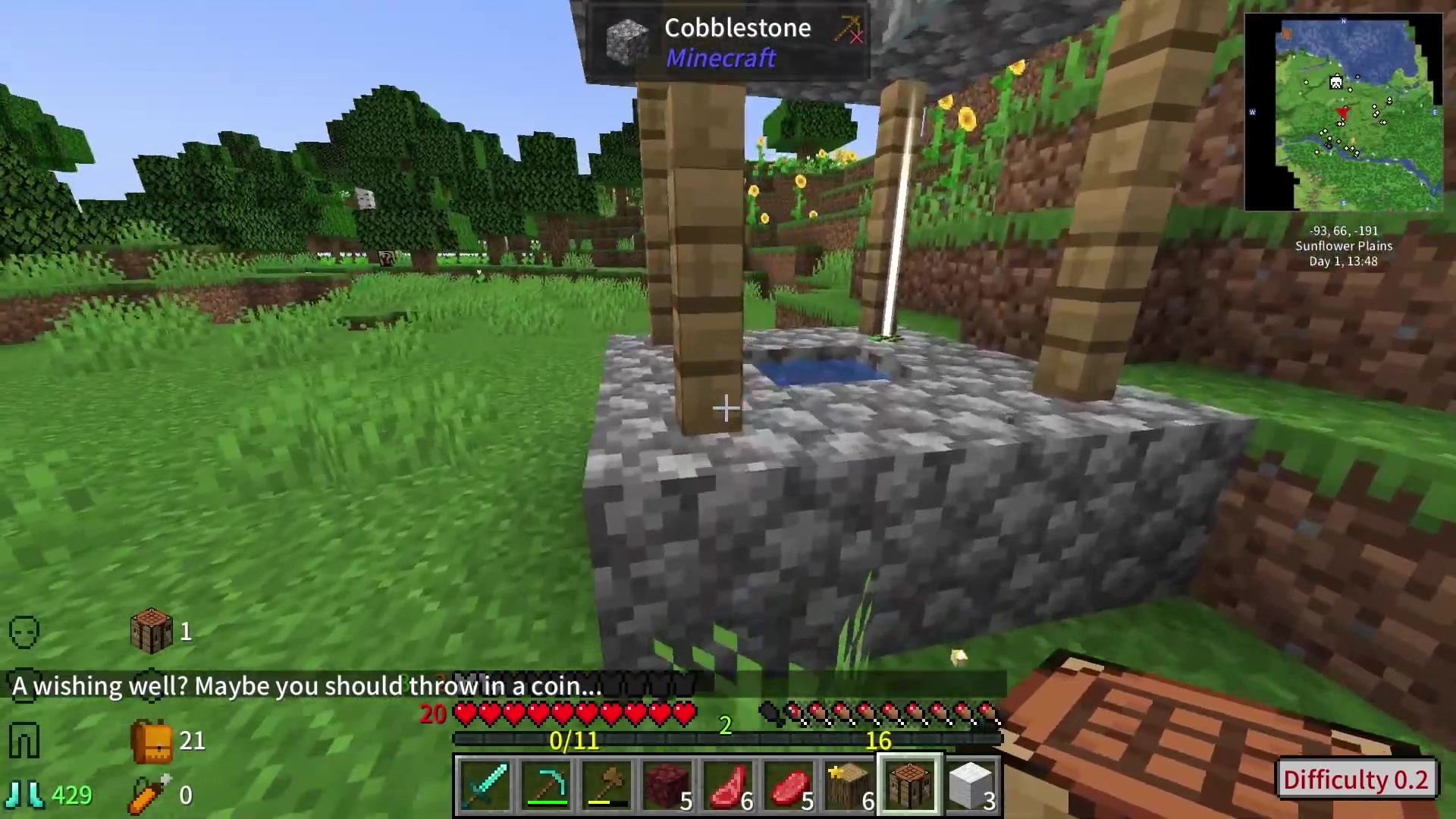Click the diamond boots icon next to 429
The height and width of the screenshot is (819, 1456).
(x=25, y=794)
